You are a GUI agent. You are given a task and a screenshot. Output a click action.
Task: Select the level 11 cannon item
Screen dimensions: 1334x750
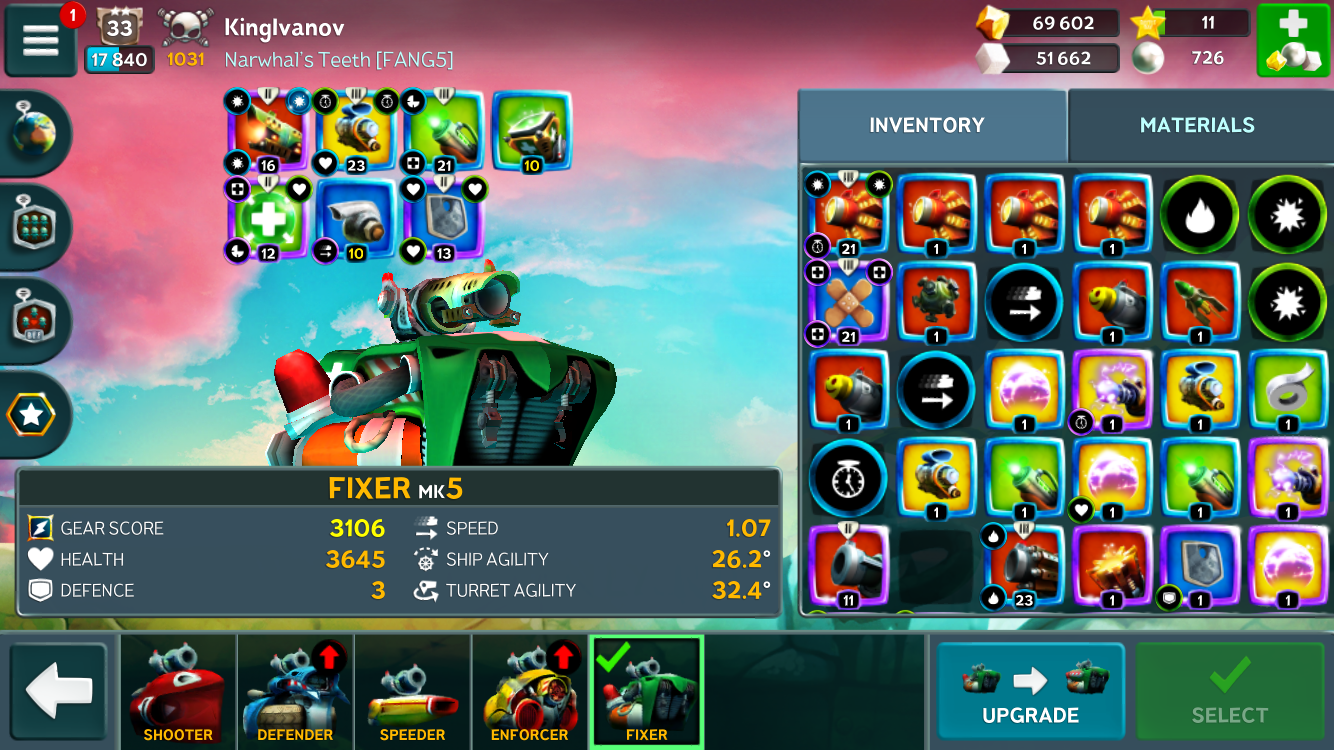[848, 566]
